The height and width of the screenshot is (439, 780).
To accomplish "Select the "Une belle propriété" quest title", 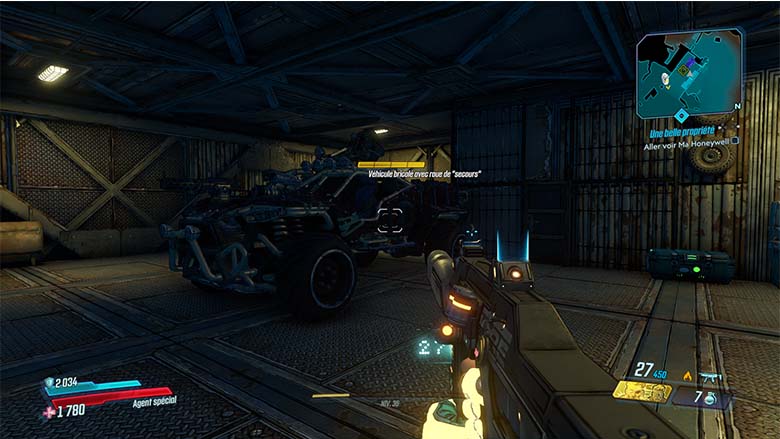I will (x=684, y=131).
